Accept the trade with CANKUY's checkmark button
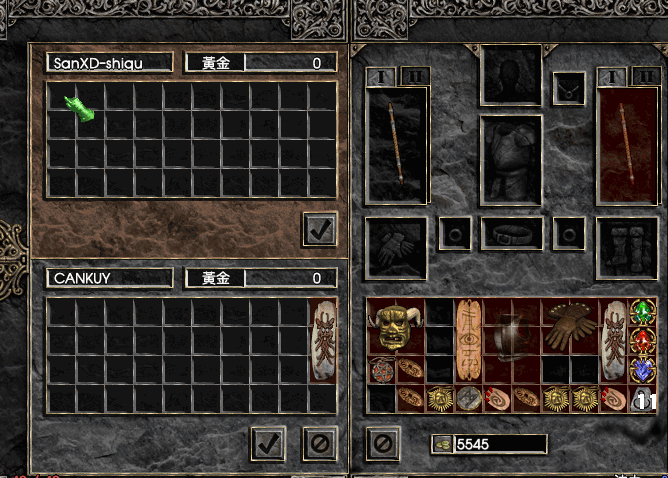Viewport: 668px width, 478px height. pyautogui.click(x=268, y=443)
